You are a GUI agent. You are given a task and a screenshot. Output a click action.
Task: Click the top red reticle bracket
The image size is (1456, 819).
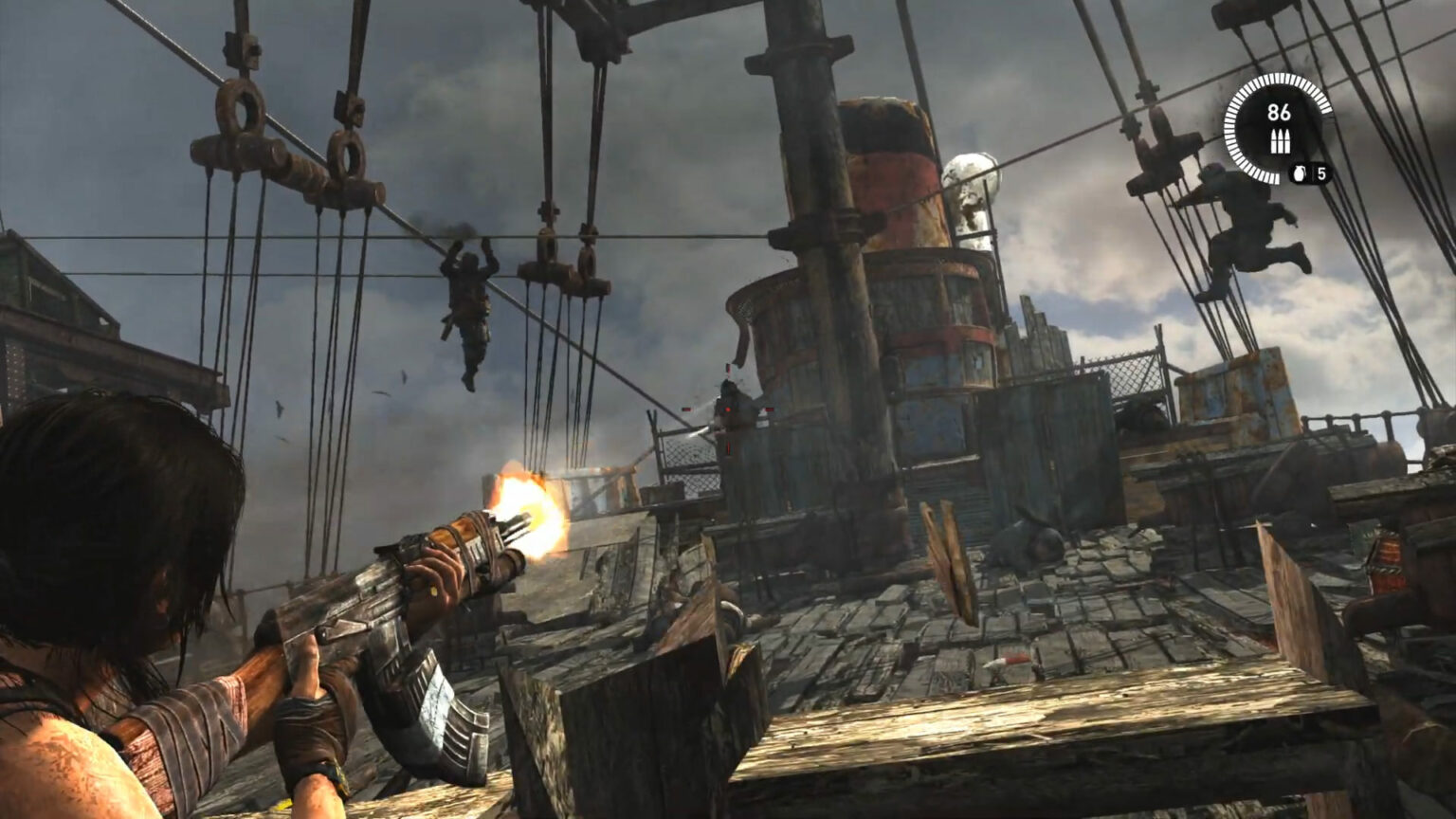click(728, 368)
